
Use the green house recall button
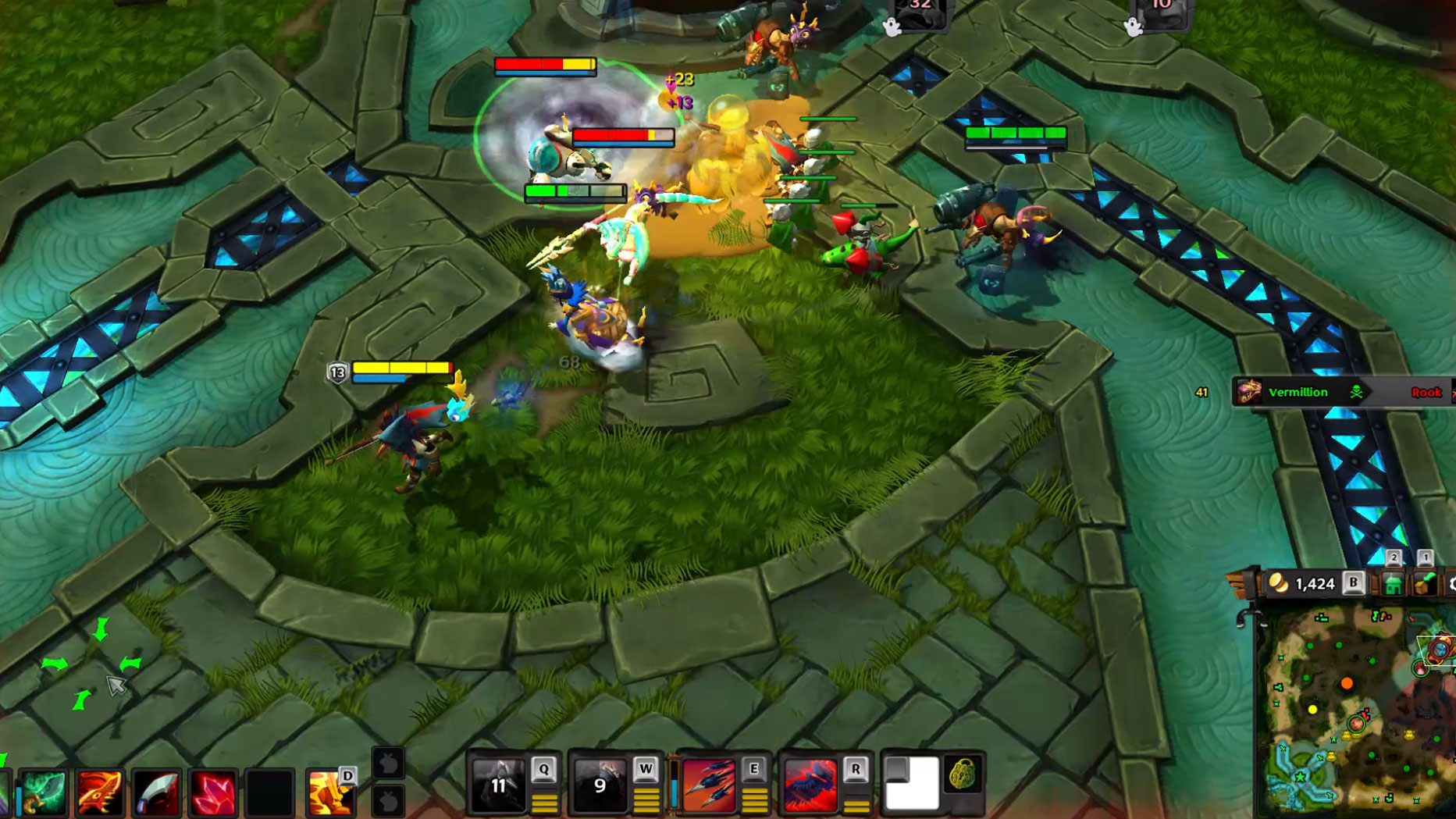pyautogui.click(x=1393, y=584)
